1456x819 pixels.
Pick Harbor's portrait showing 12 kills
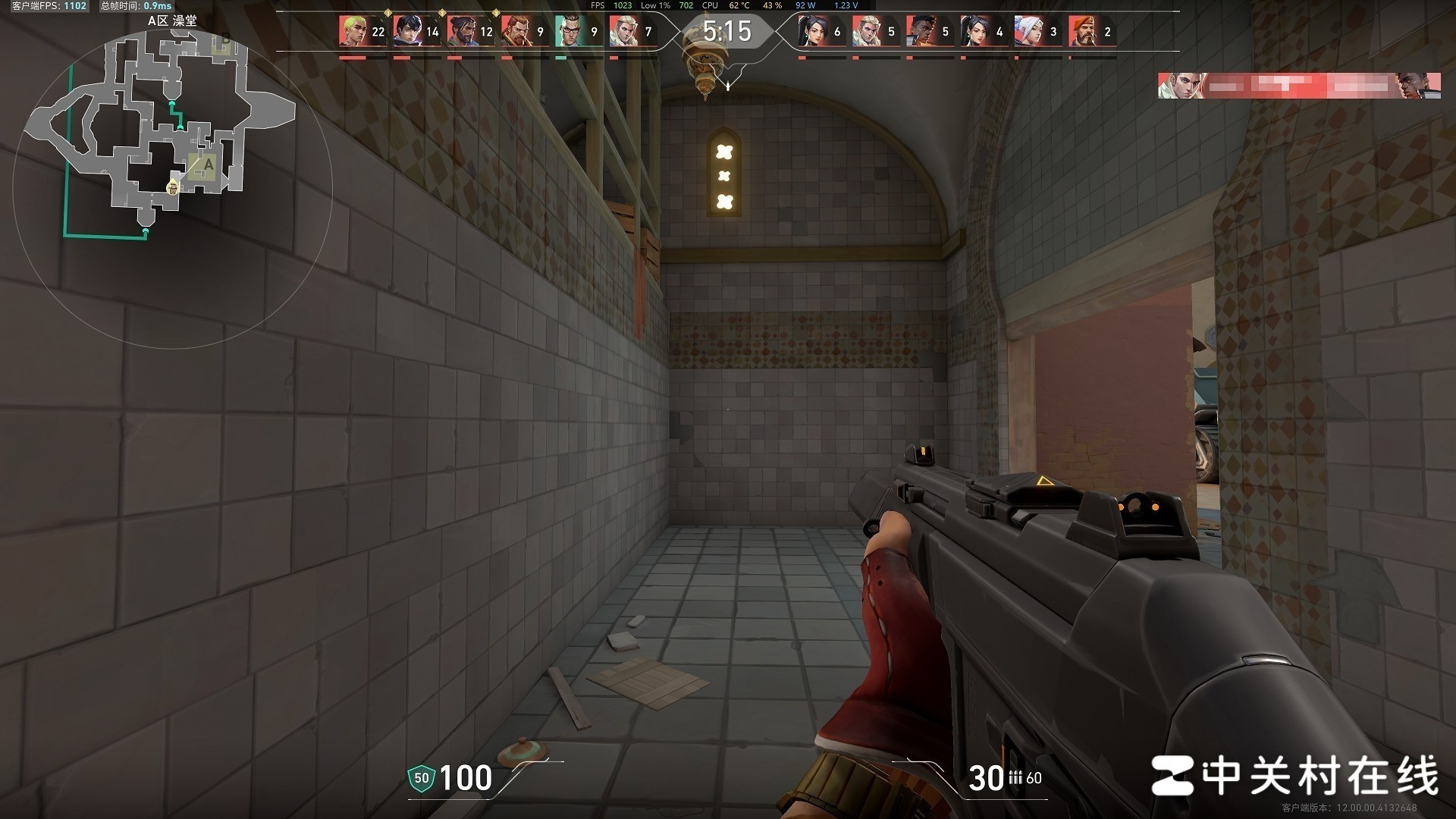click(x=461, y=32)
